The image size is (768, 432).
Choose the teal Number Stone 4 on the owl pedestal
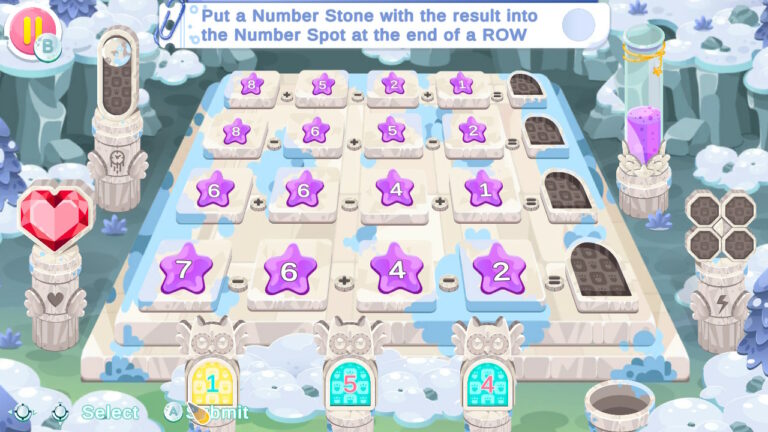coord(486,382)
